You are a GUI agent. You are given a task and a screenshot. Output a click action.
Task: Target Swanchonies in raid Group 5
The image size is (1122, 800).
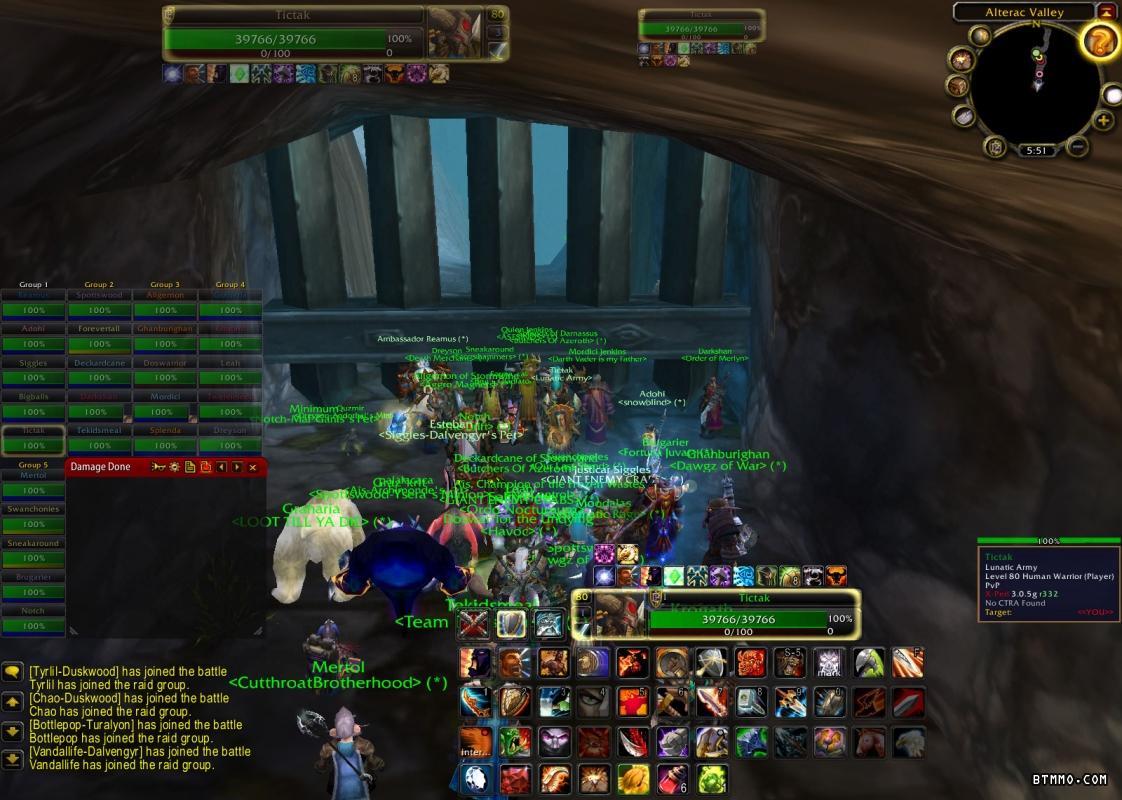(x=33, y=517)
